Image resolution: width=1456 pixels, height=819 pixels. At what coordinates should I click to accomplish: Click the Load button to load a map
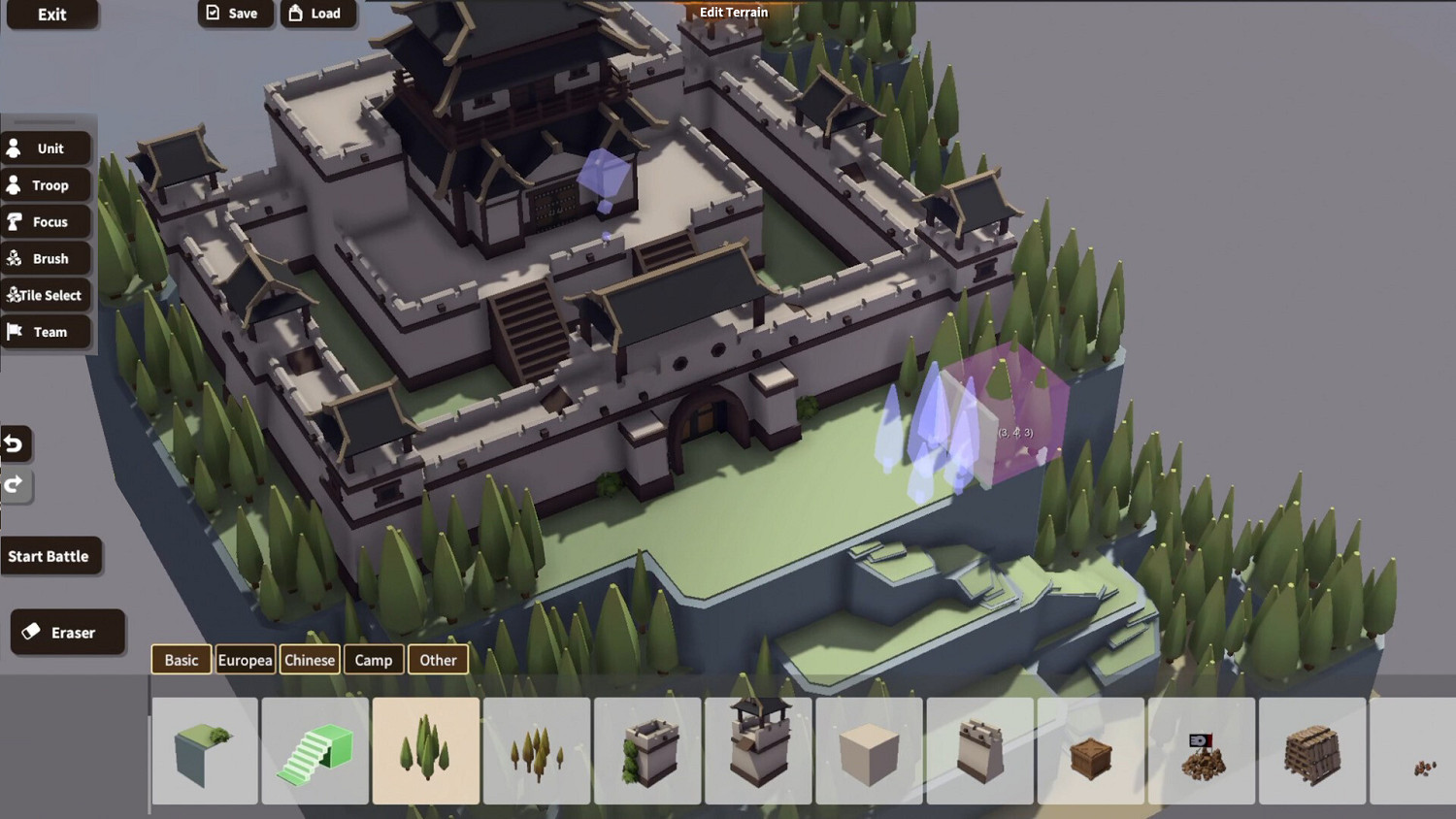pyautogui.click(x=318, y=13)
